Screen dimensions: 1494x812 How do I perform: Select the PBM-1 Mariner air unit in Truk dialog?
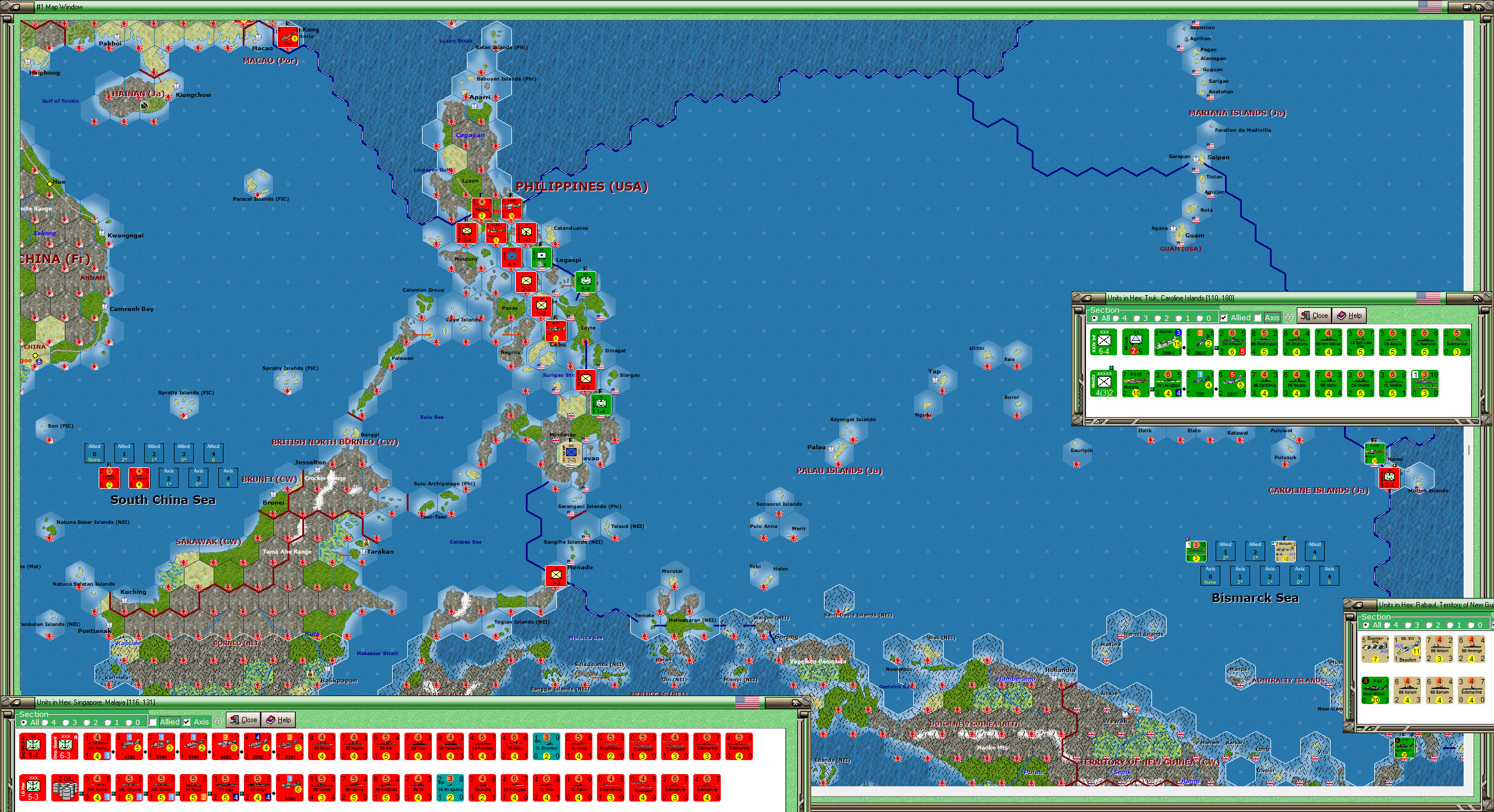click(1167, 343)
